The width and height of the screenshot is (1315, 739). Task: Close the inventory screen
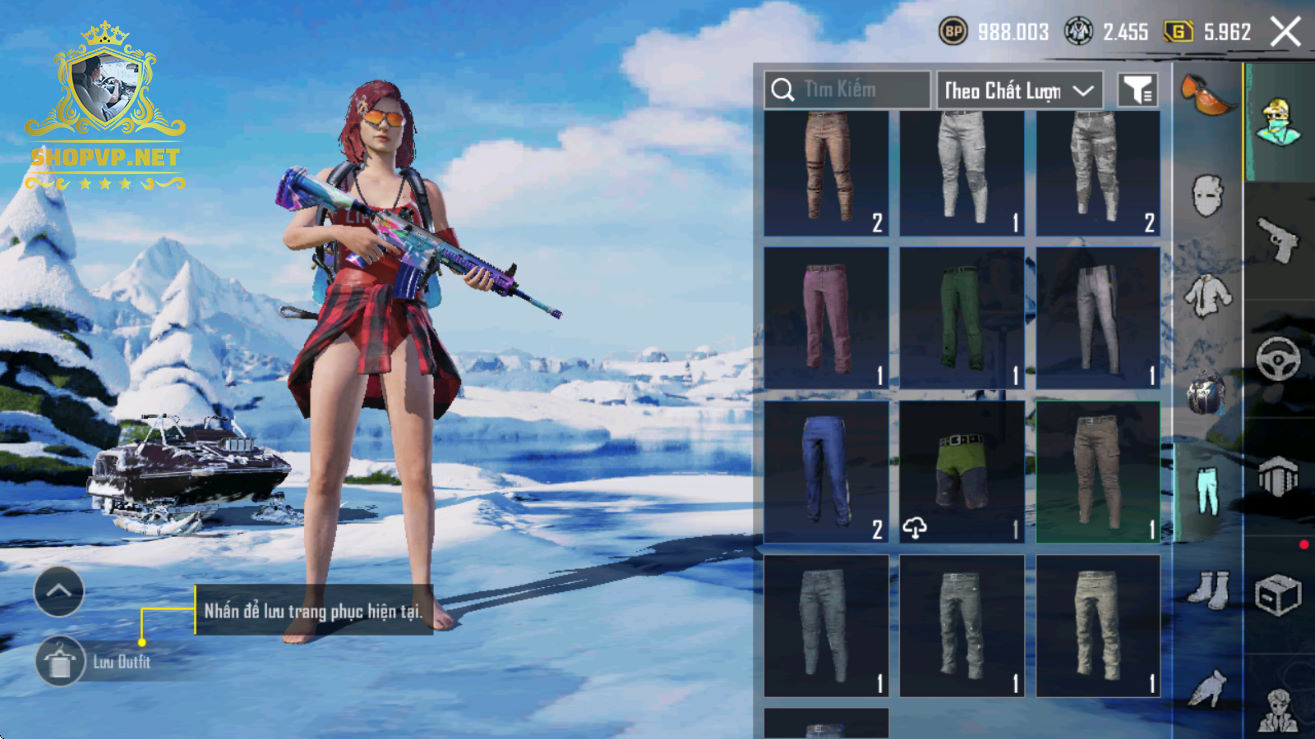pyautogui.click(x=1285, y=32)
